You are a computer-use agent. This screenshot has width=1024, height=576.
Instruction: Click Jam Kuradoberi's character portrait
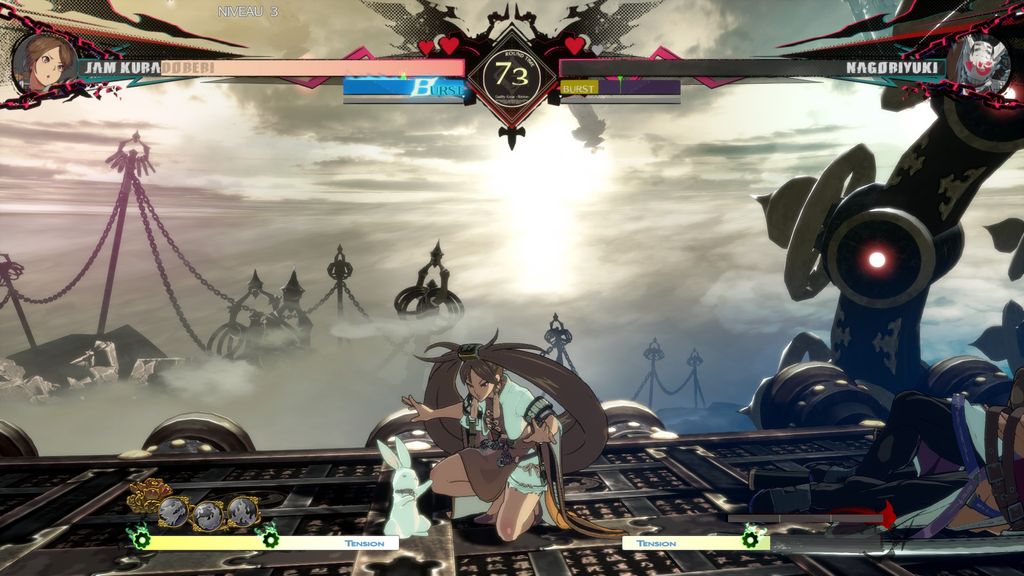pyautogui.click(x=44, y=62)
